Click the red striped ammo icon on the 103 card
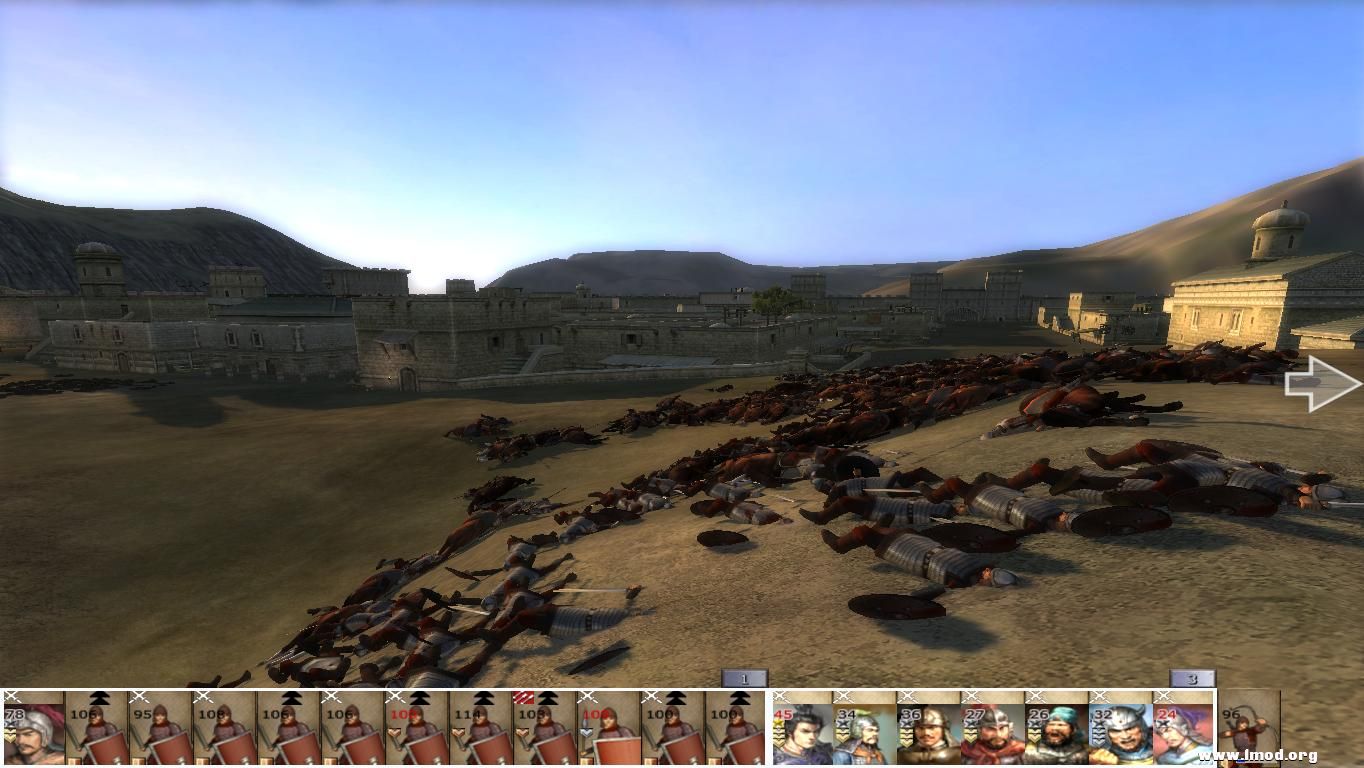 click(521, 697)
